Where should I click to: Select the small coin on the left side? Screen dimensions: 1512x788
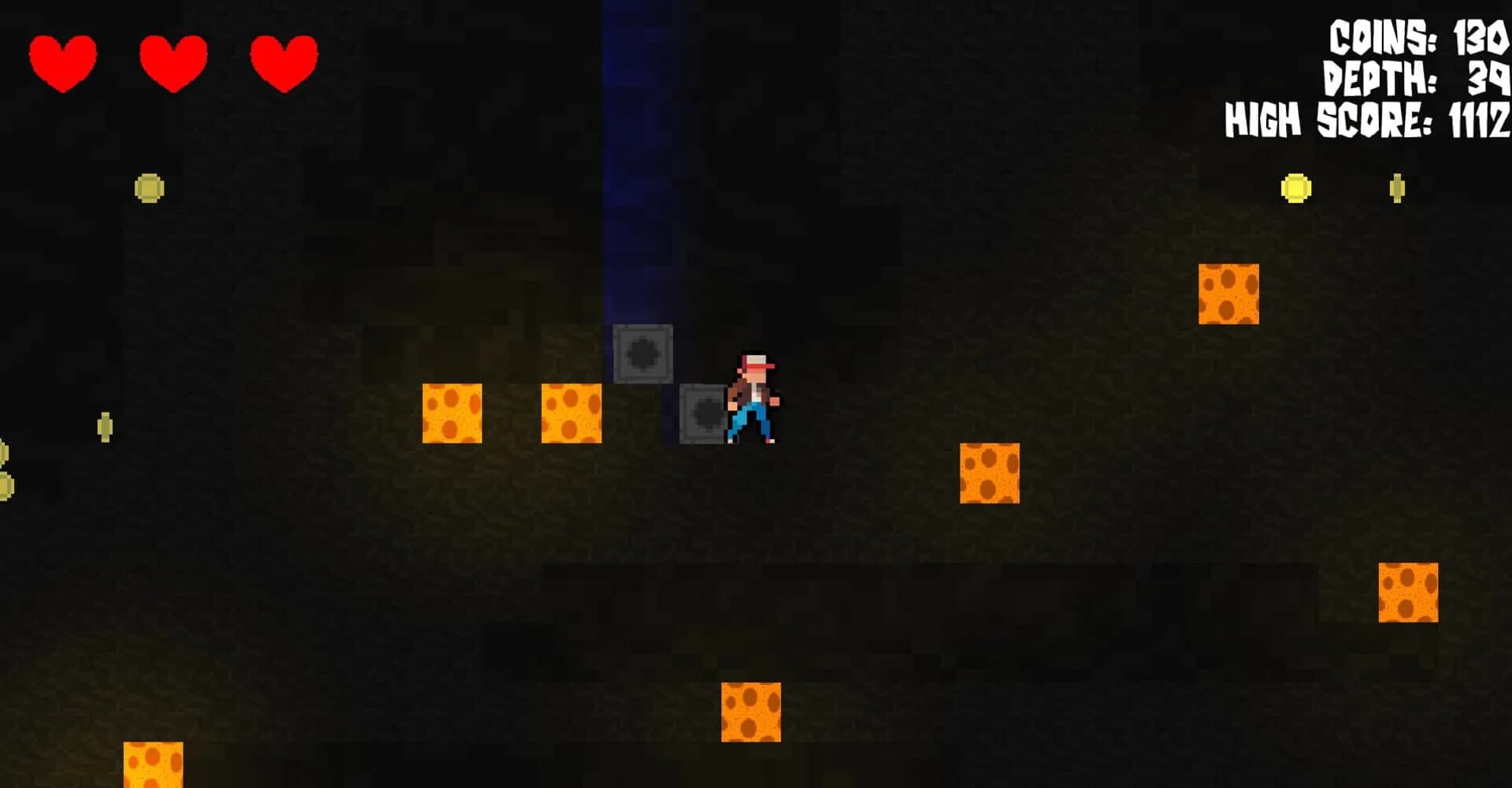tap(106, 426)
